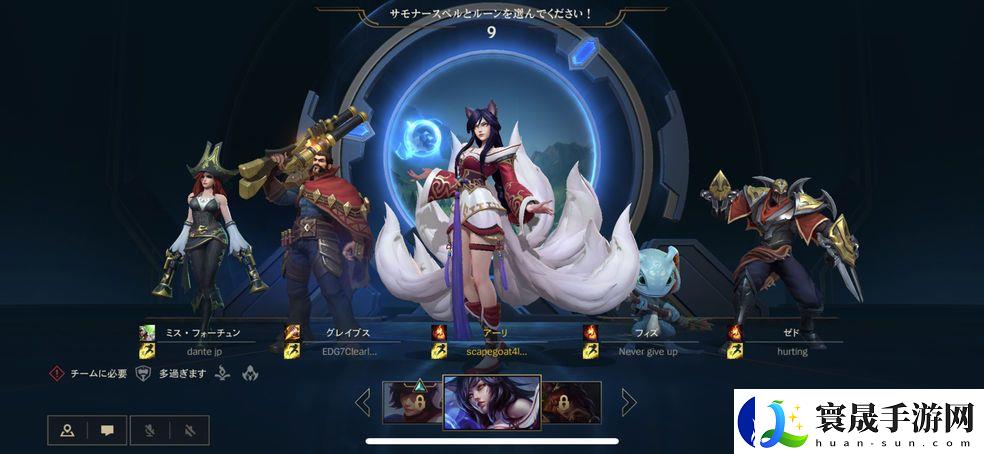984x454 pixels.
Task: Open the player profile icon button
Action: click(x=67, y=431)
